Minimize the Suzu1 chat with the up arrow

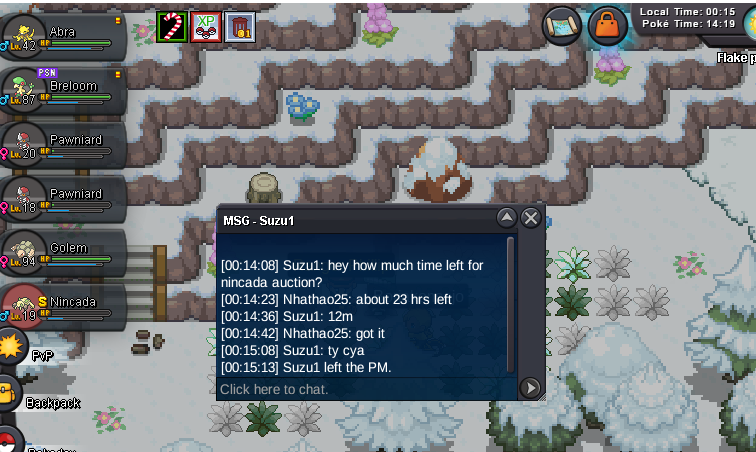point(507,218)
